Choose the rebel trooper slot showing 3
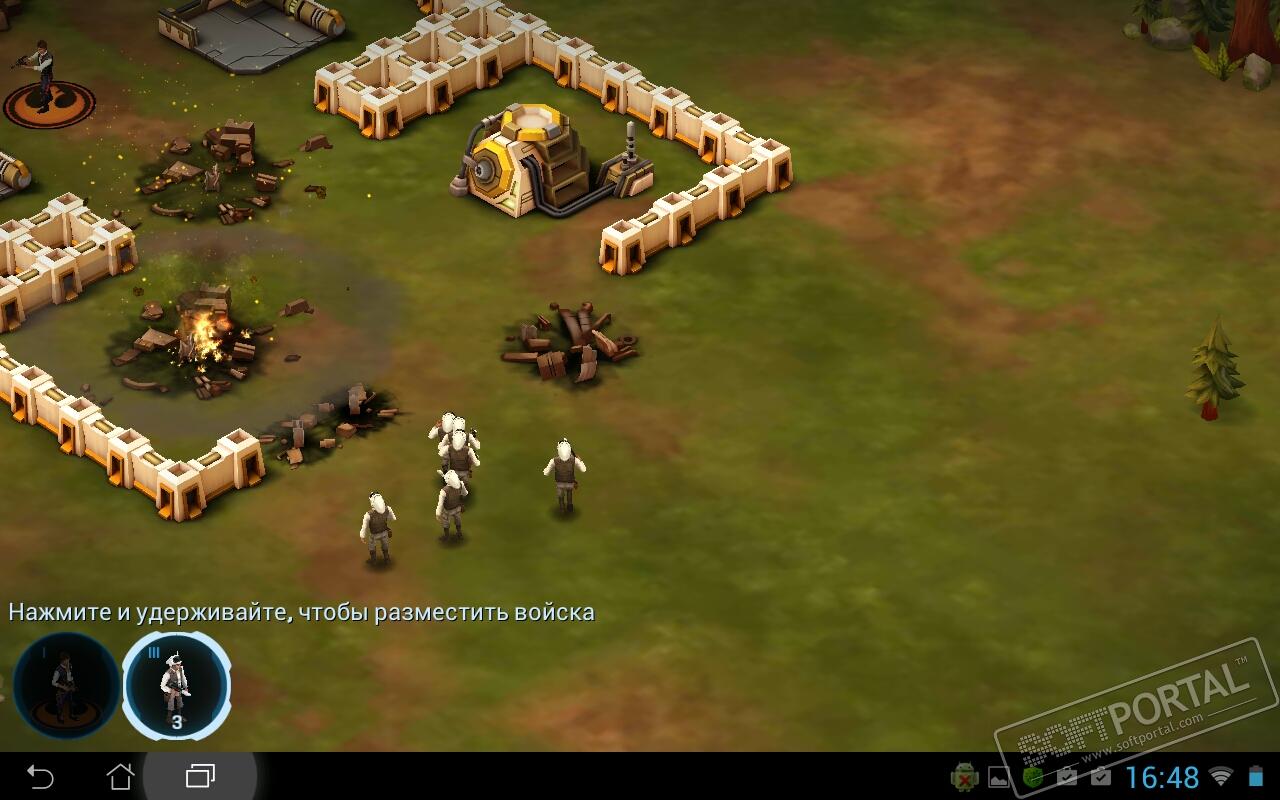Viewport: 1280px width, 800px height. [x=177, y=686]
